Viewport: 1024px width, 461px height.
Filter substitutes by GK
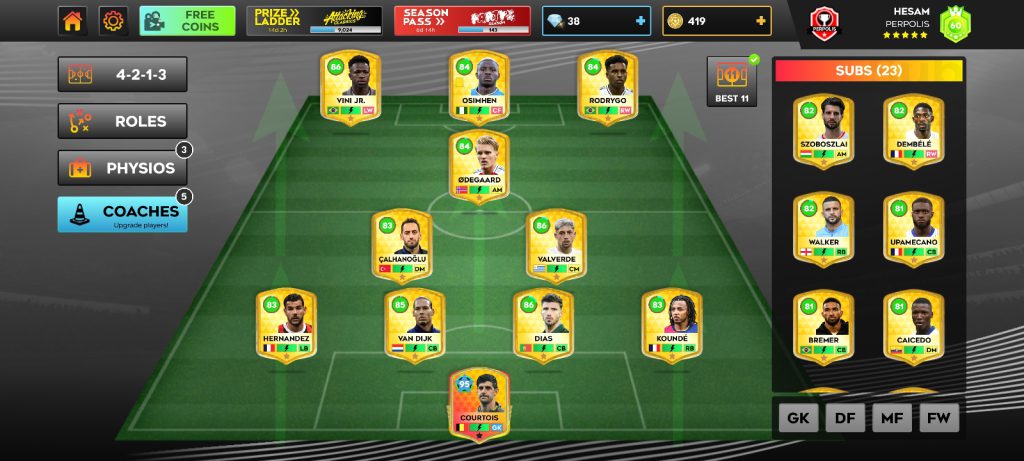pos(798,417)
